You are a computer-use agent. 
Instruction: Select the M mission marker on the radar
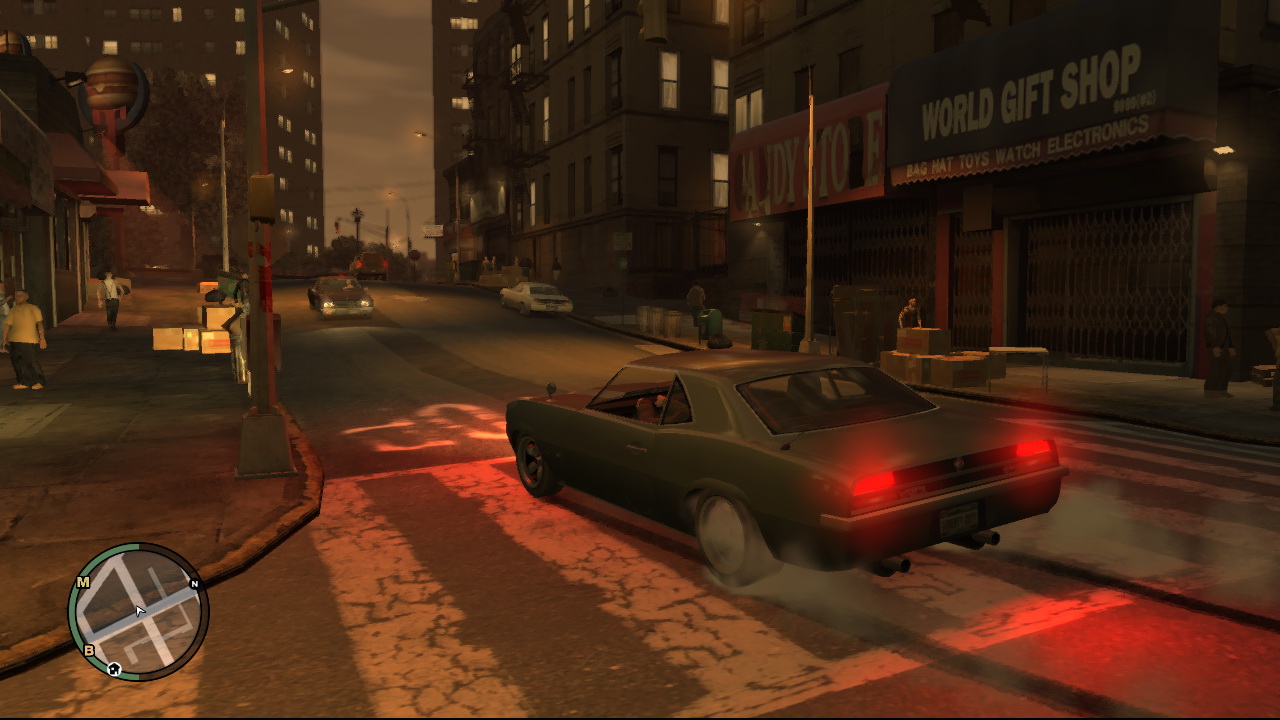coord(83,582)
